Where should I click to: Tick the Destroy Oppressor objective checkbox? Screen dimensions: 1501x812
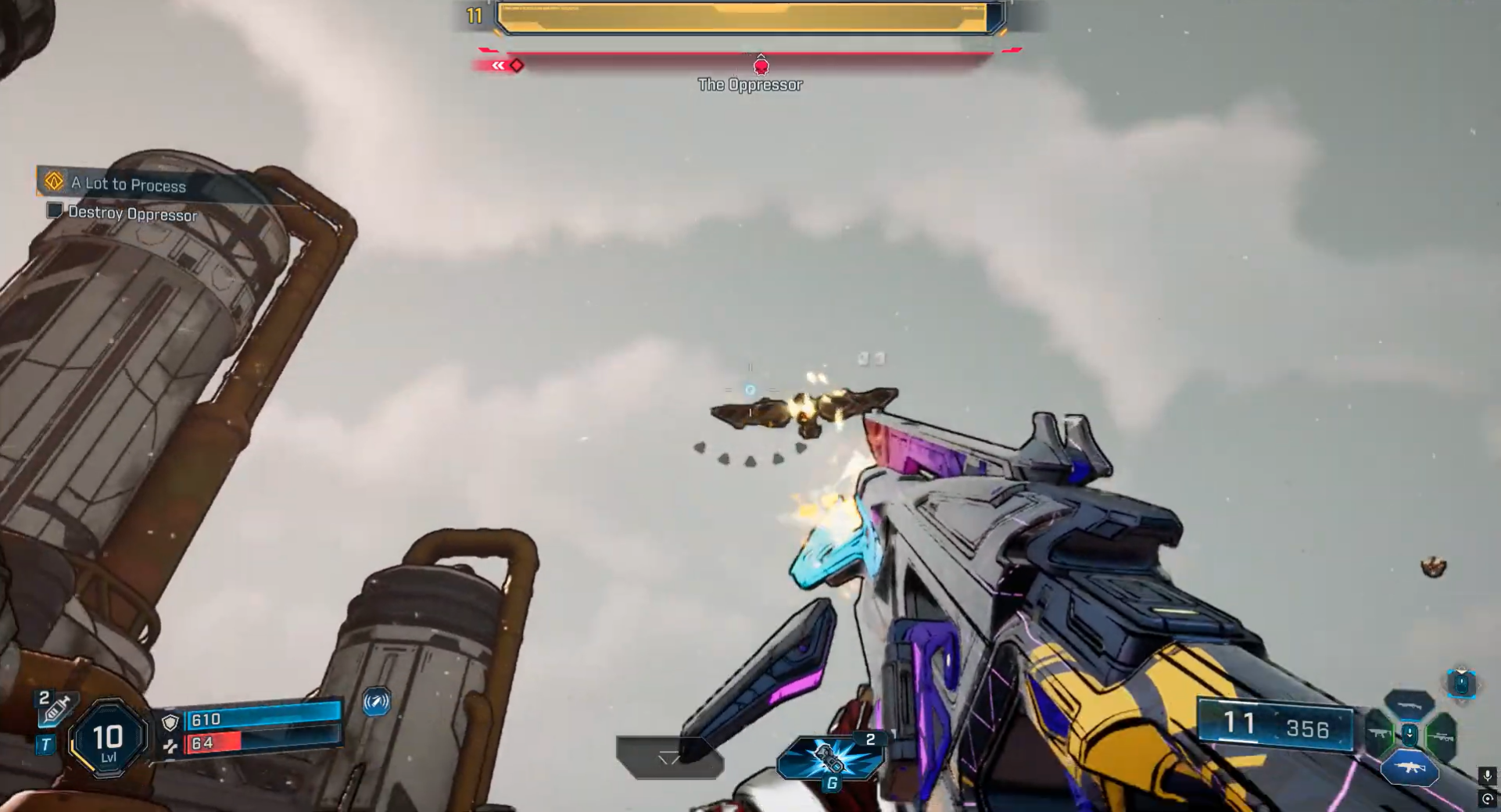click(55, 210)
